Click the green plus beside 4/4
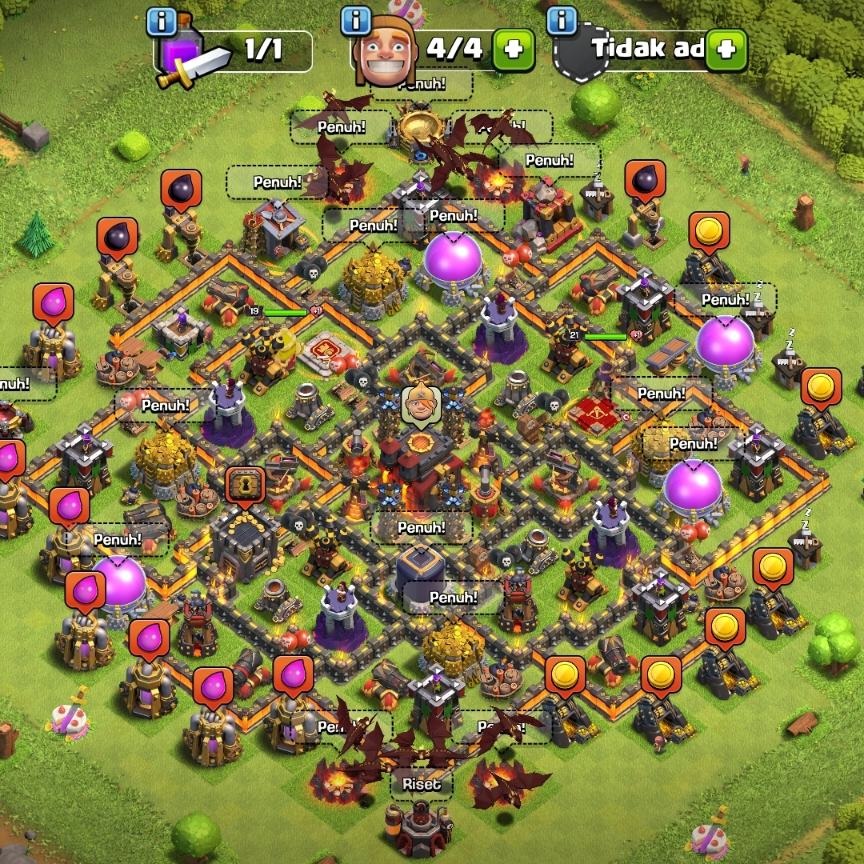The height and width of the screenshot is (864, 864). coord(513,49)
